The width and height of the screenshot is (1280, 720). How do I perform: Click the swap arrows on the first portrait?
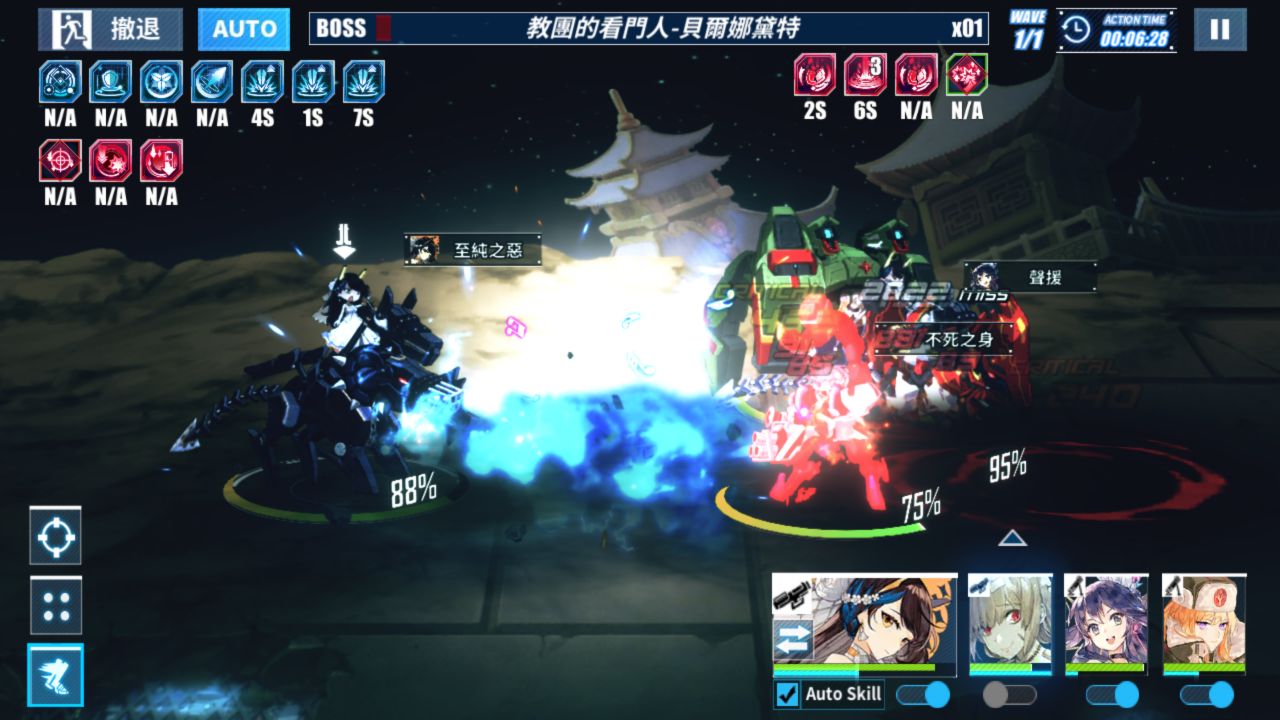[793, 639]
